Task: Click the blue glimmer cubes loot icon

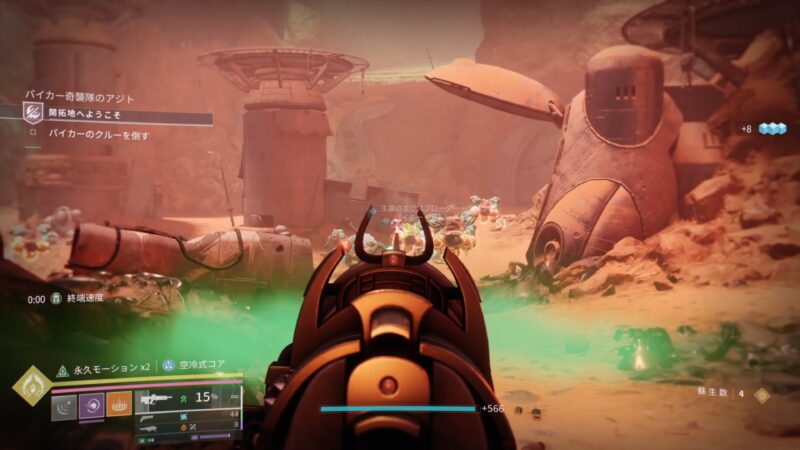Action: 772,129
